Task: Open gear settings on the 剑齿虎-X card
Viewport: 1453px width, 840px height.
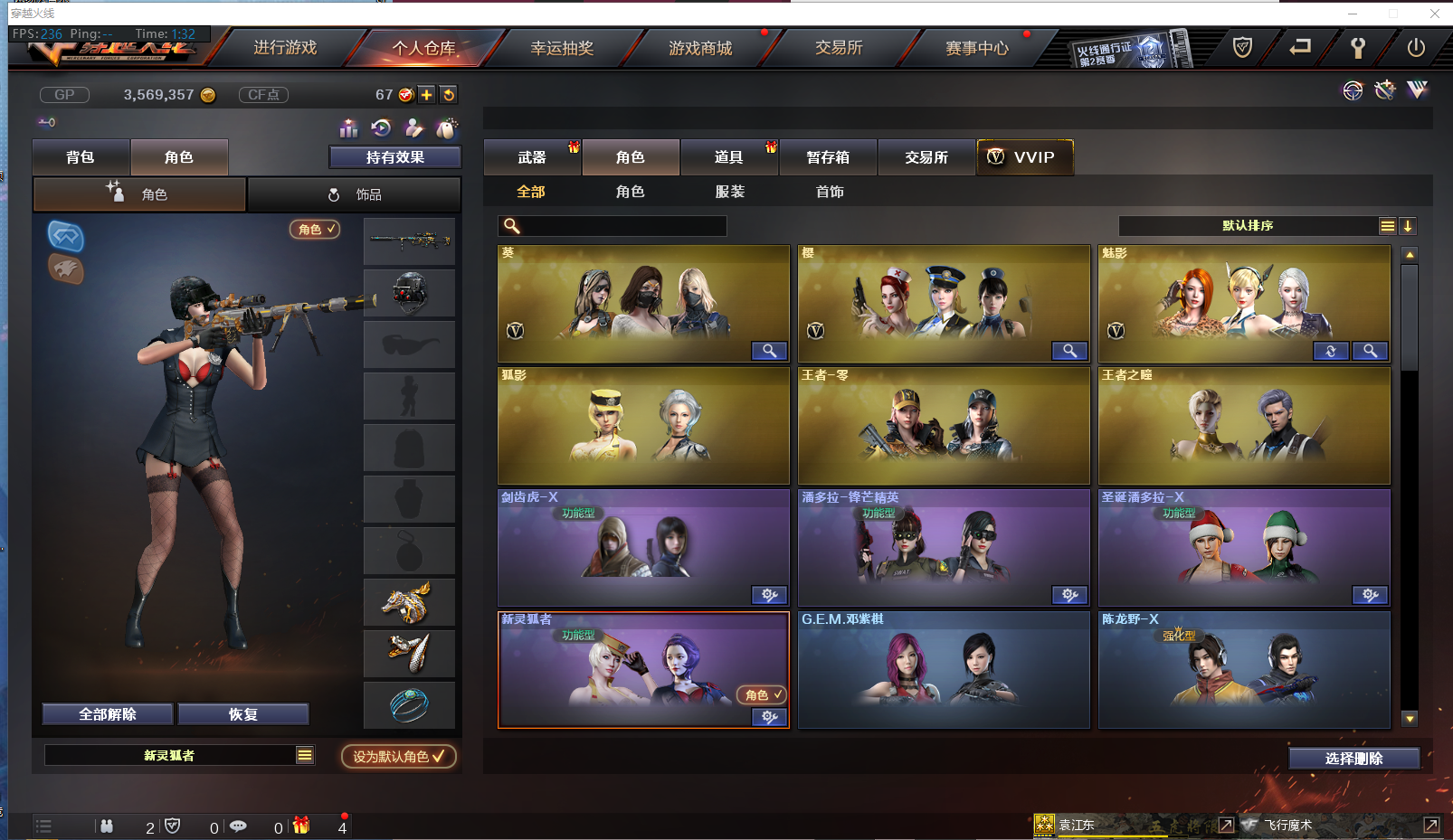Action: (x=768, y=595)
